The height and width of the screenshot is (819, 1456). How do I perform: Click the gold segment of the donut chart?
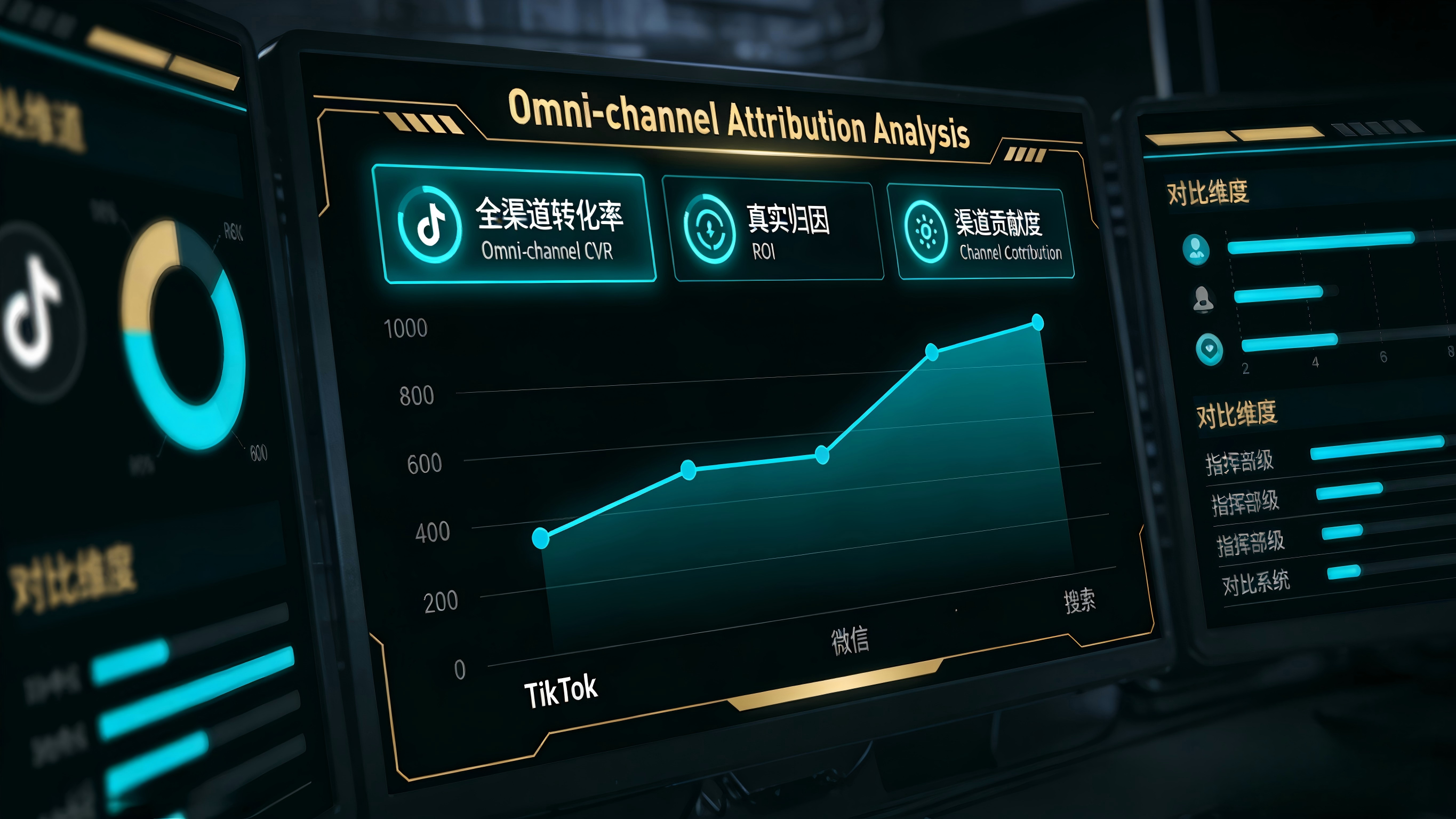click(x=141, y=272)
